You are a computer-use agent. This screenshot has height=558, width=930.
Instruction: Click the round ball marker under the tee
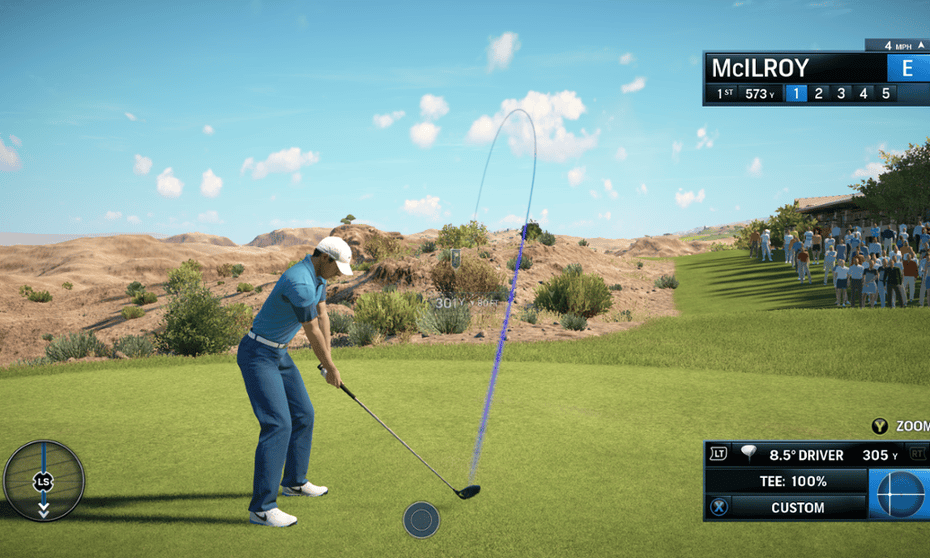tap(421, 519)
